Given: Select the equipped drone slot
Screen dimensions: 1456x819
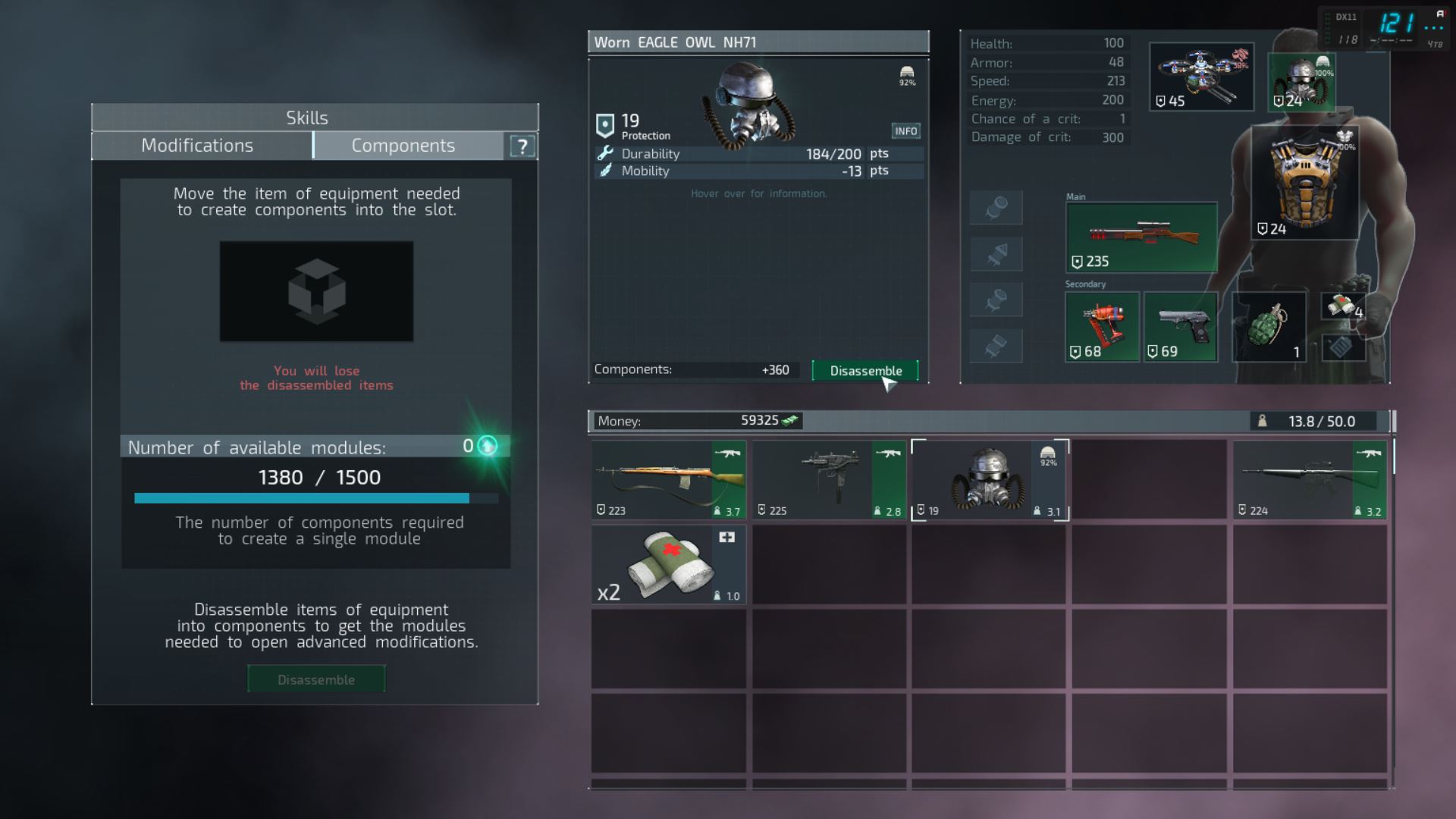Looking at the screenshot, I should click(1201, 77).
